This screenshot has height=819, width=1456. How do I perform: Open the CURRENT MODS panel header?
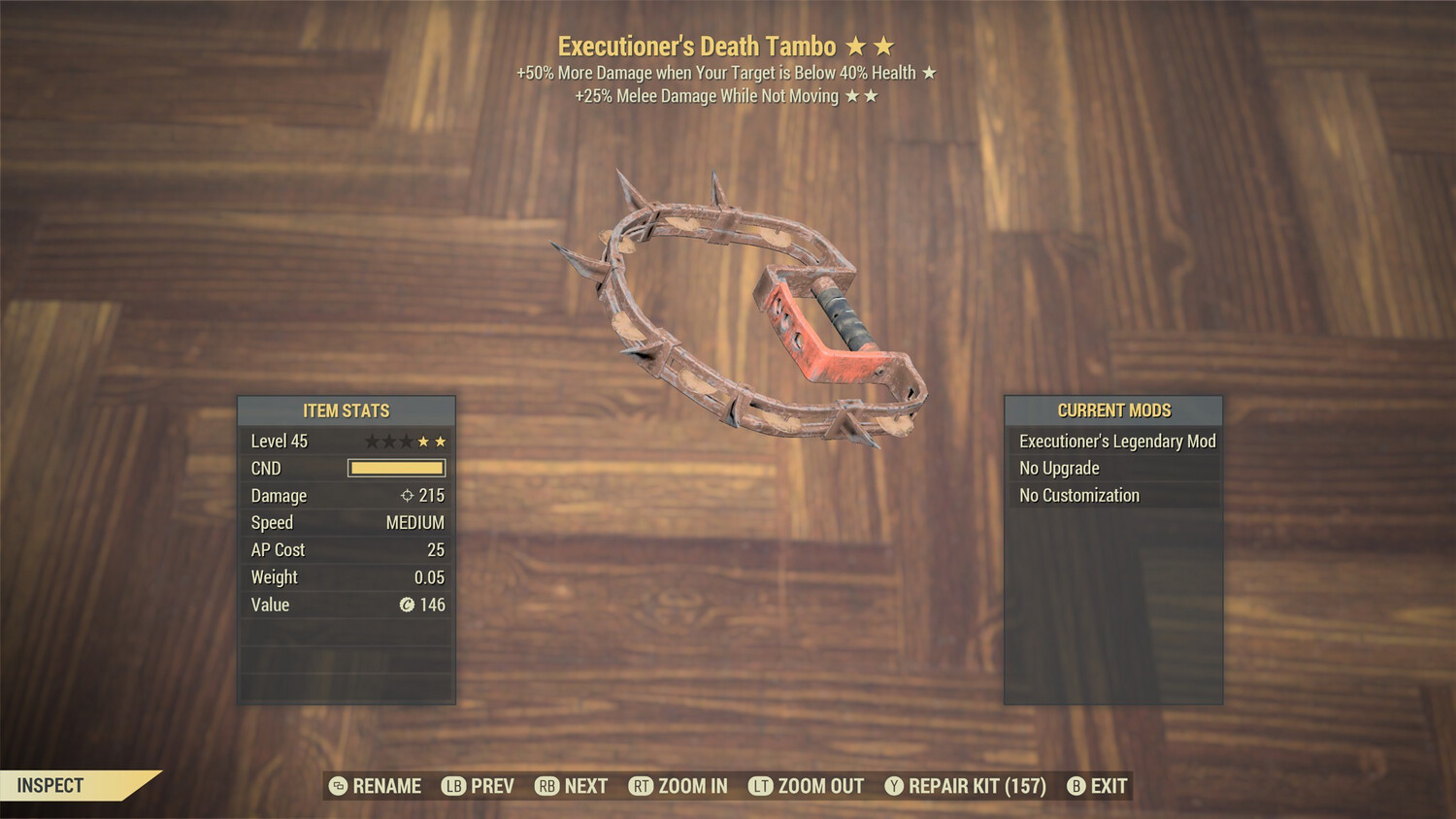point(1113,410)
